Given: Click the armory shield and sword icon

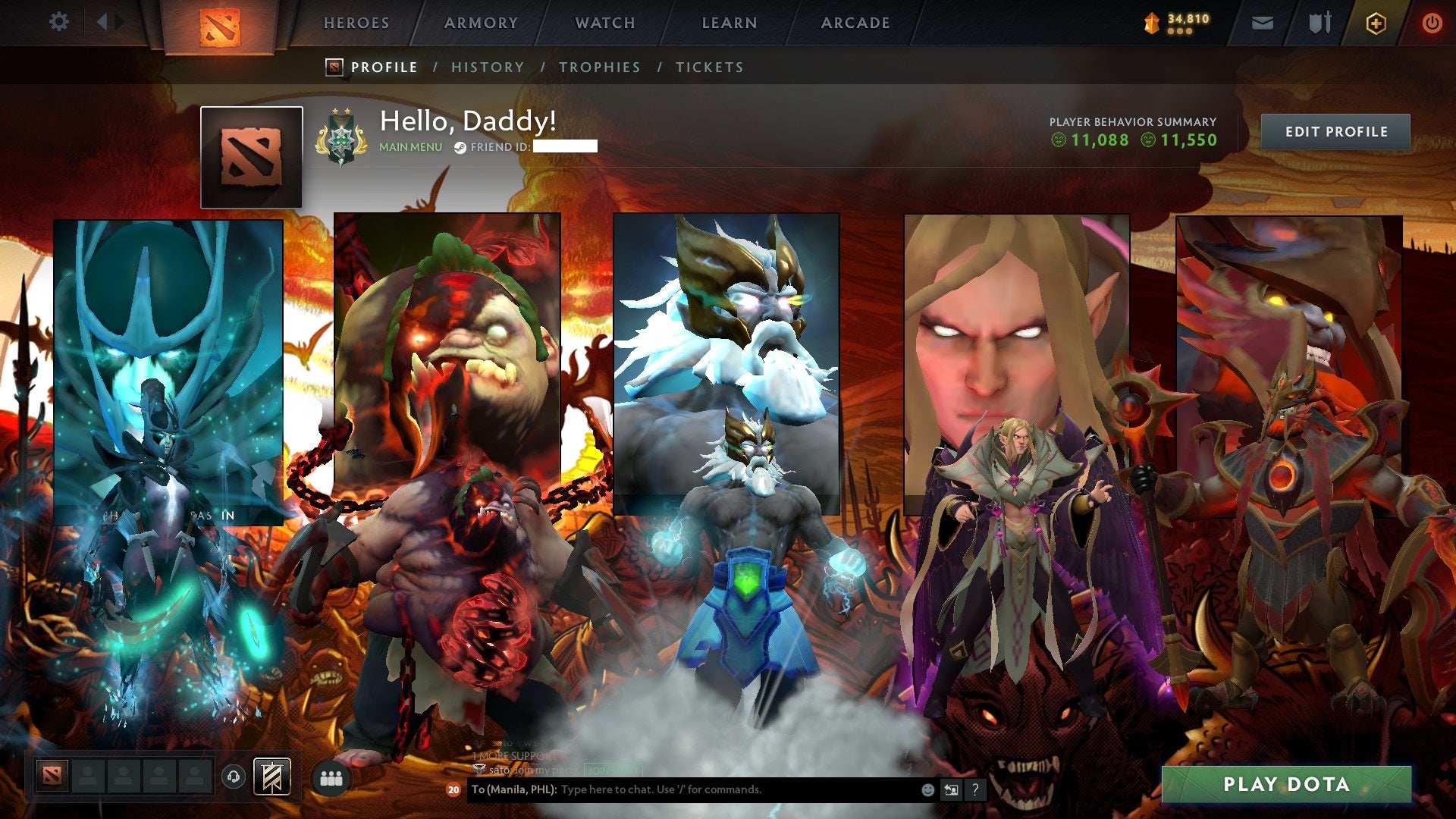Looking at the screenshot, I should pyautogui.click(x=1319, y=22).
